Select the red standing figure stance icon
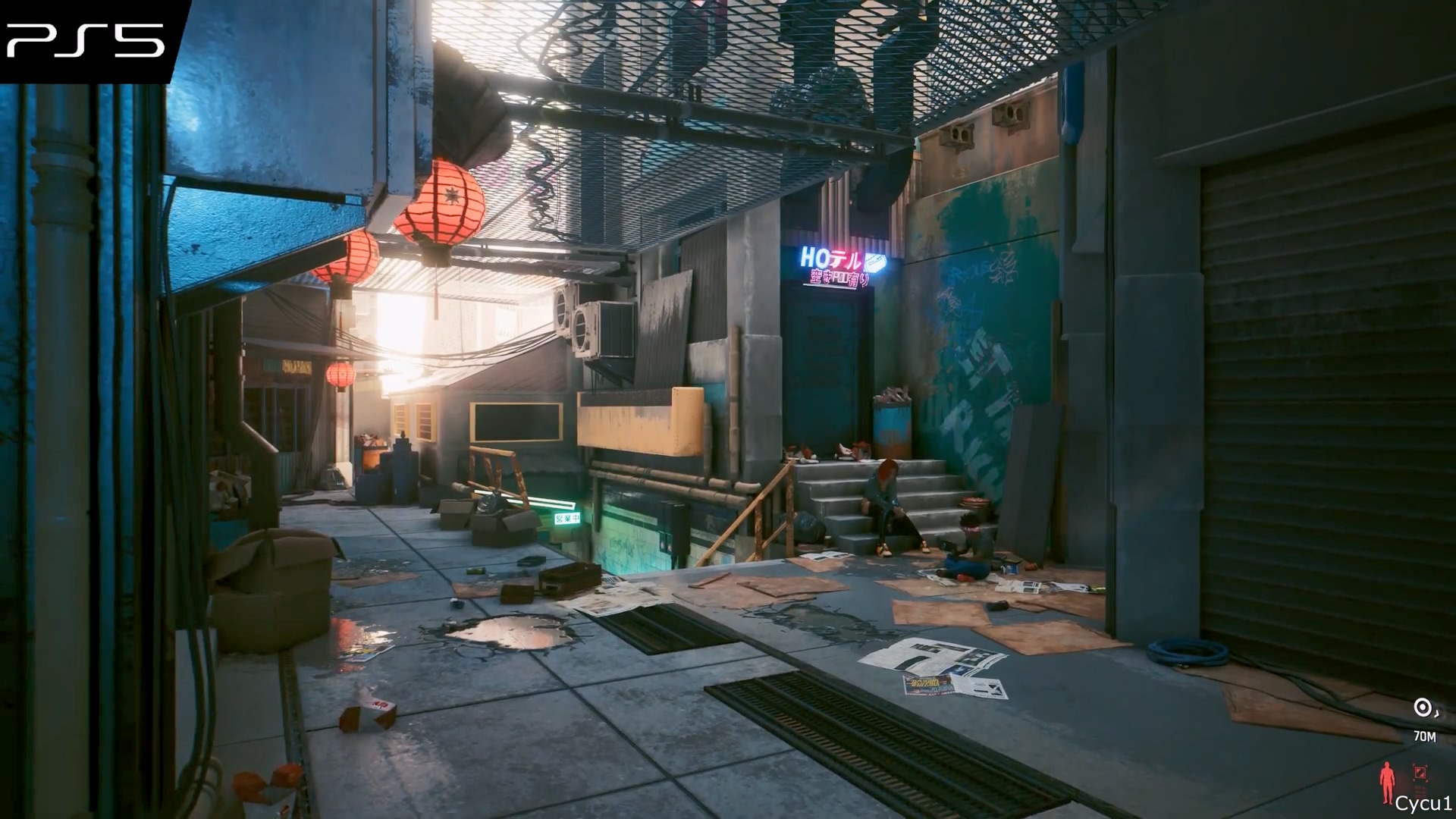1456x819 pixels. click(x=1387, y=783)
